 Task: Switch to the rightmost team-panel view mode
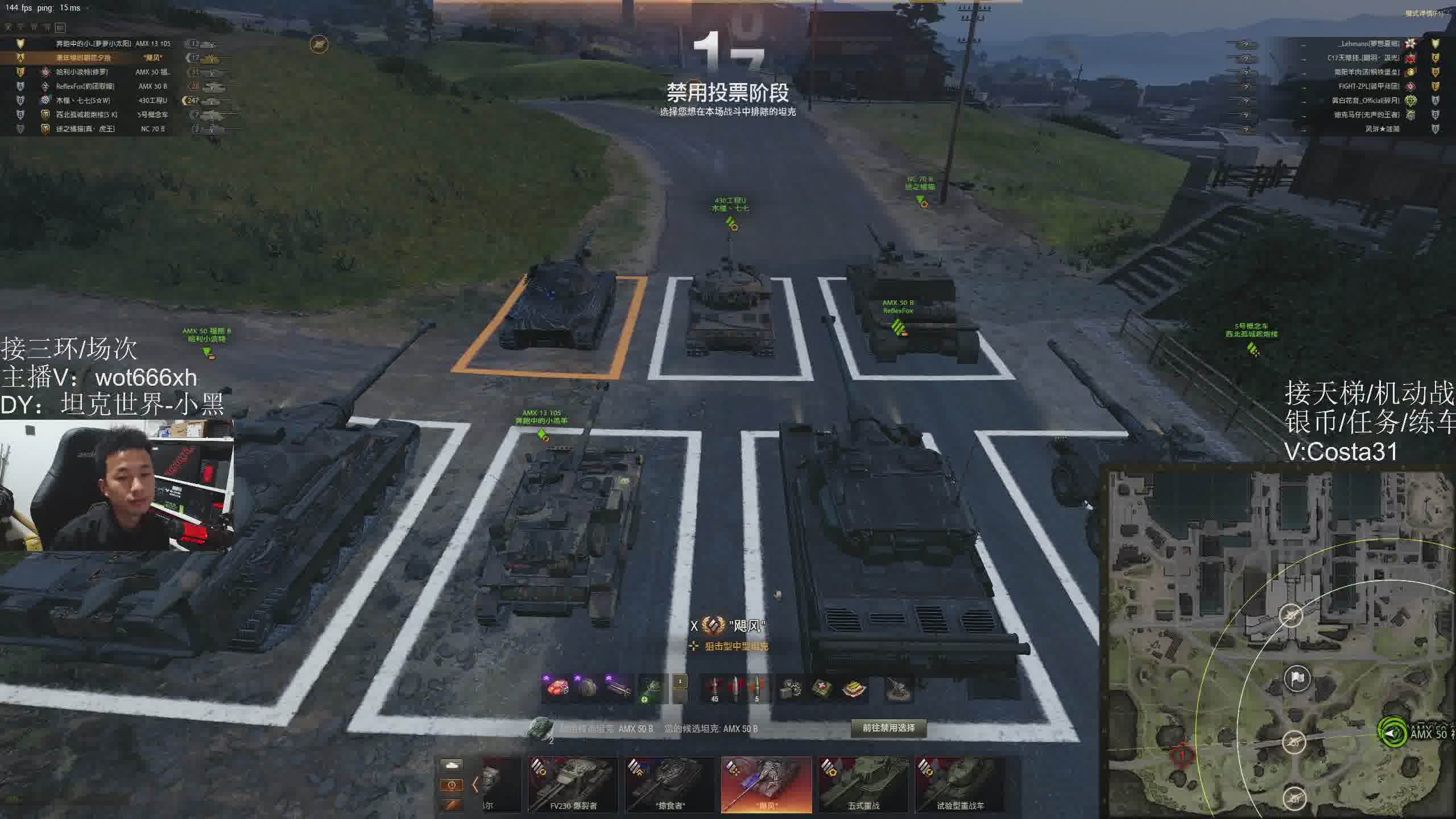pos(60,27)
